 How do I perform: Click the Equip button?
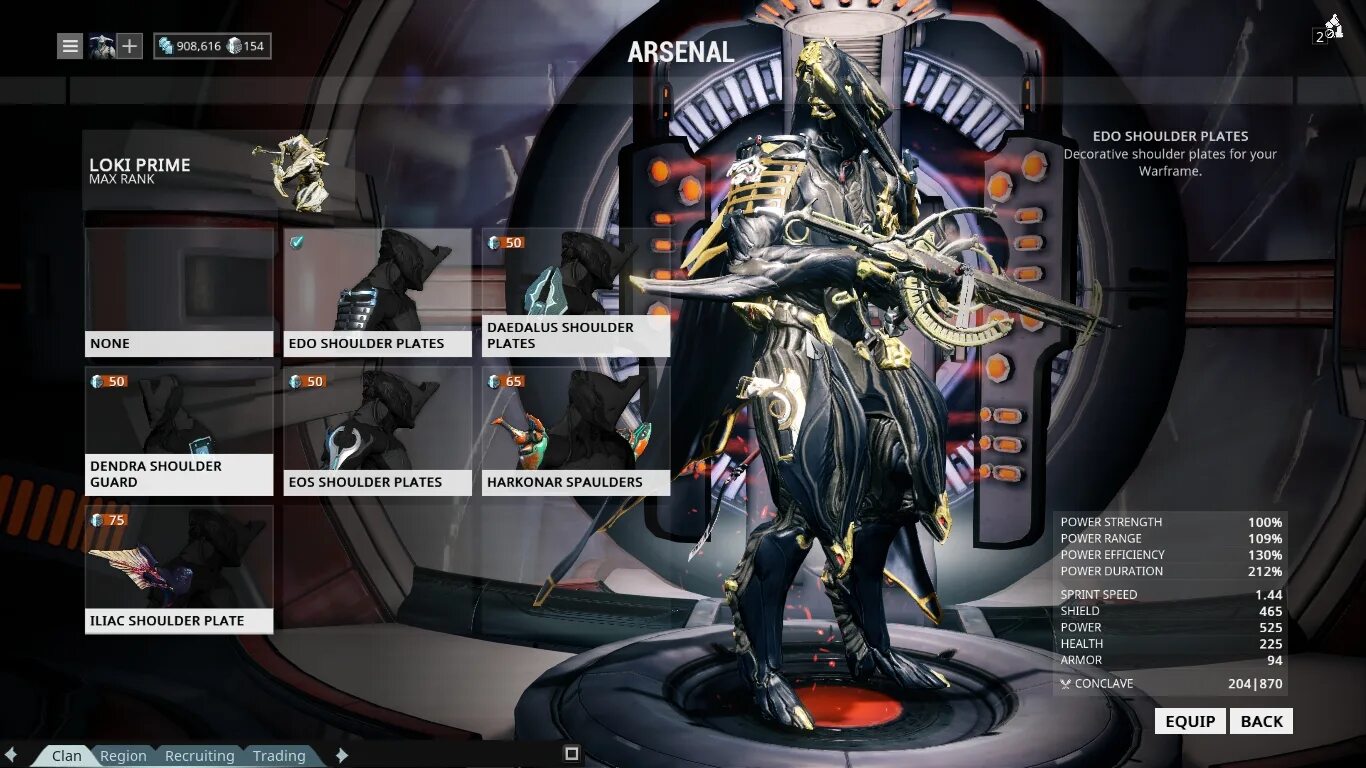1190,721
